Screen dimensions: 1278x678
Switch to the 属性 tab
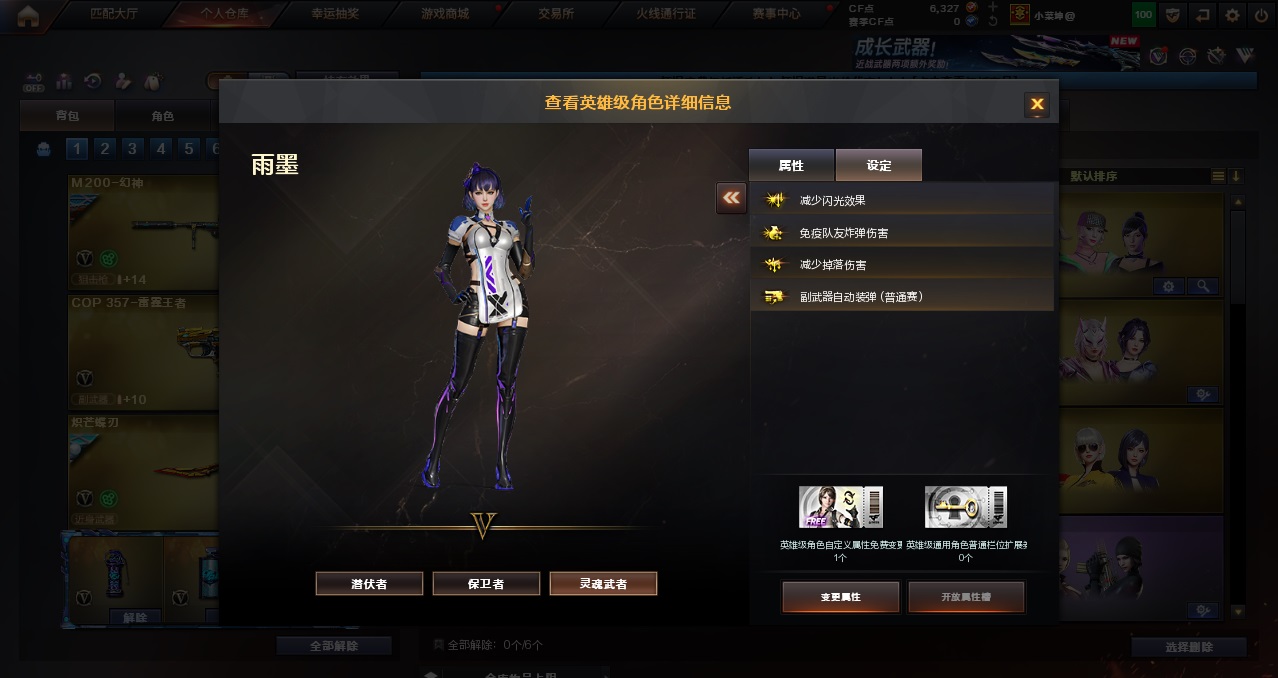tap(791, 165)
